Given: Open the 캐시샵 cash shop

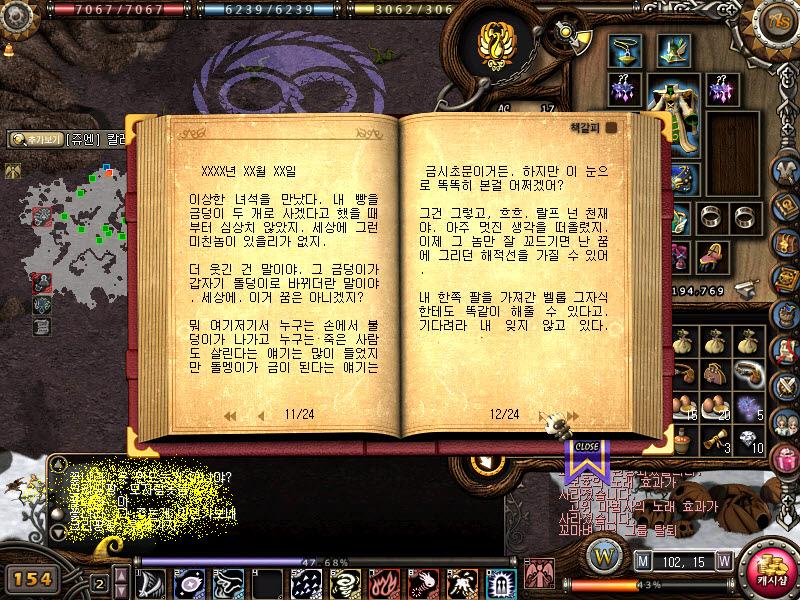Looking at the screenshot, I should tap(770, 569).
